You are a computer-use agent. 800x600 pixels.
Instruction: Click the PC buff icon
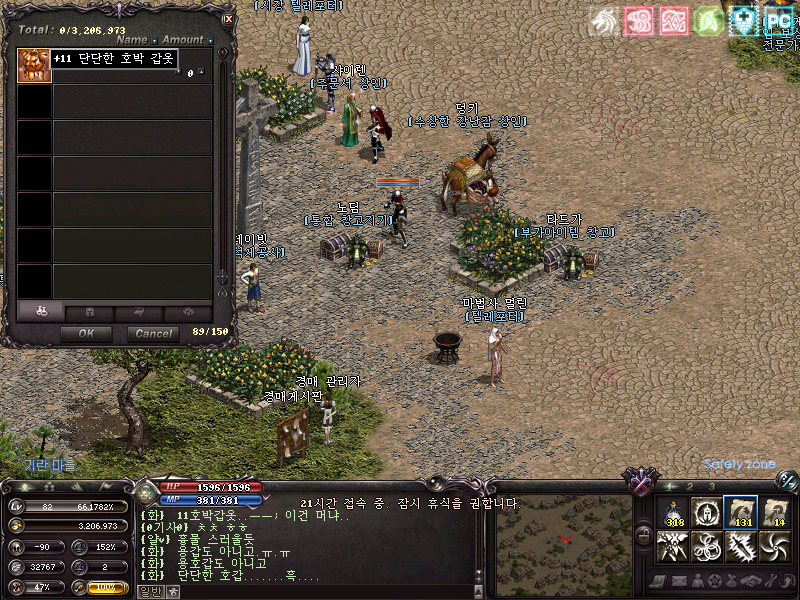(x=778, y=20)
